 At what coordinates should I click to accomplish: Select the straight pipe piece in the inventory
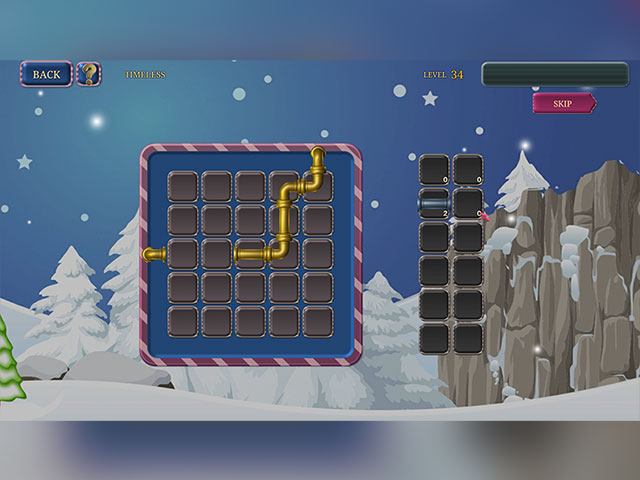(434, 204)
